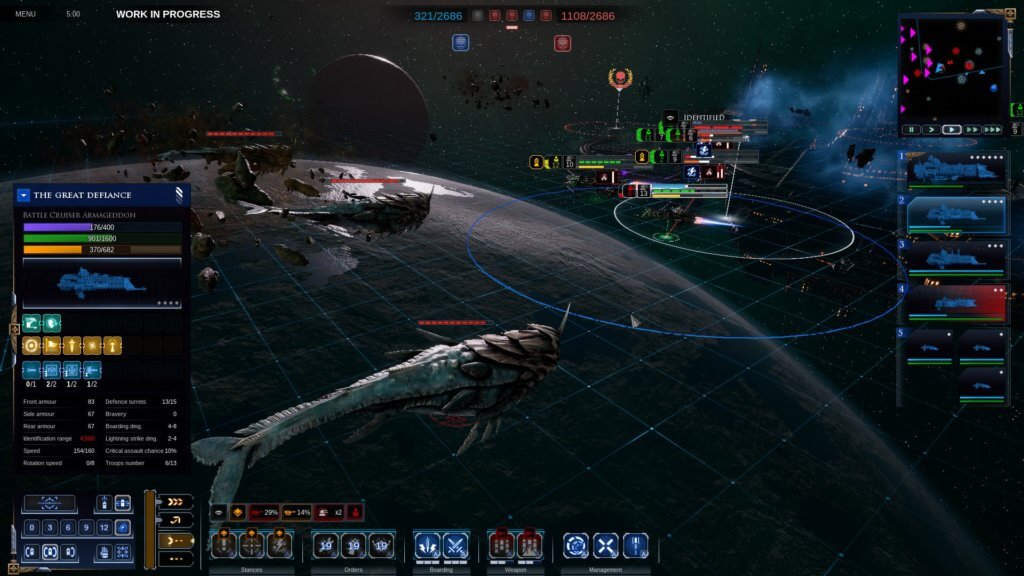Set engagement range to 6
This screenshot has height=576, width=1024.
tap(68, 528)
